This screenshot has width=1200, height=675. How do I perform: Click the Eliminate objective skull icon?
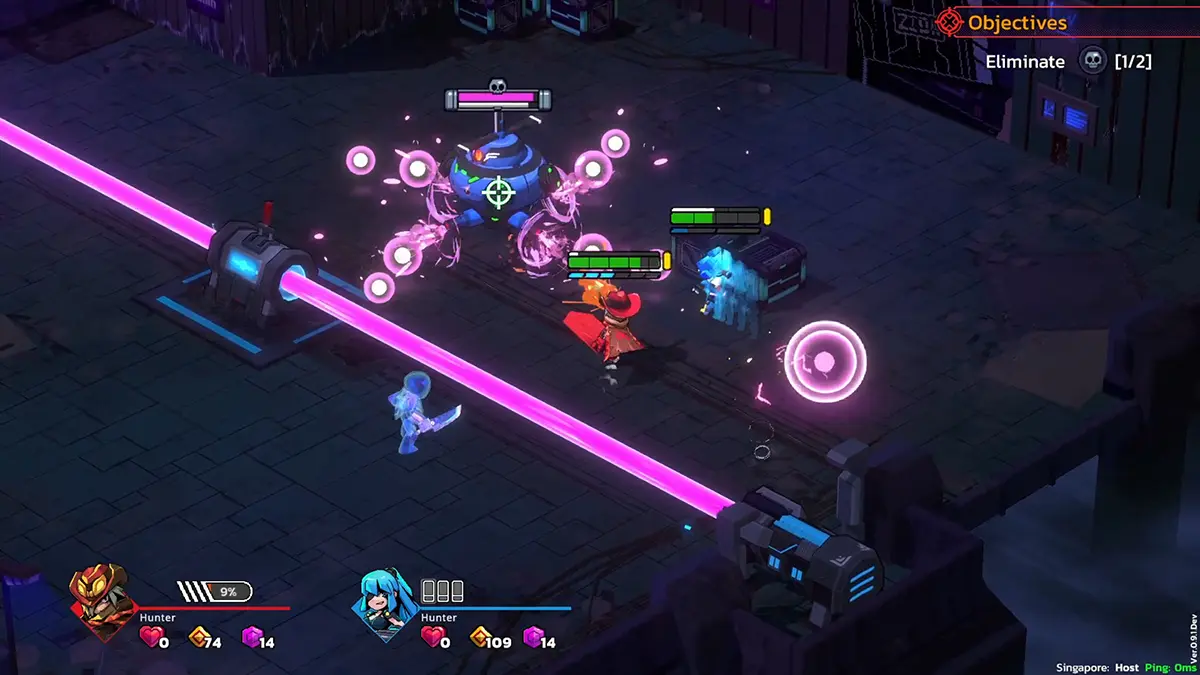[1092, 61]
